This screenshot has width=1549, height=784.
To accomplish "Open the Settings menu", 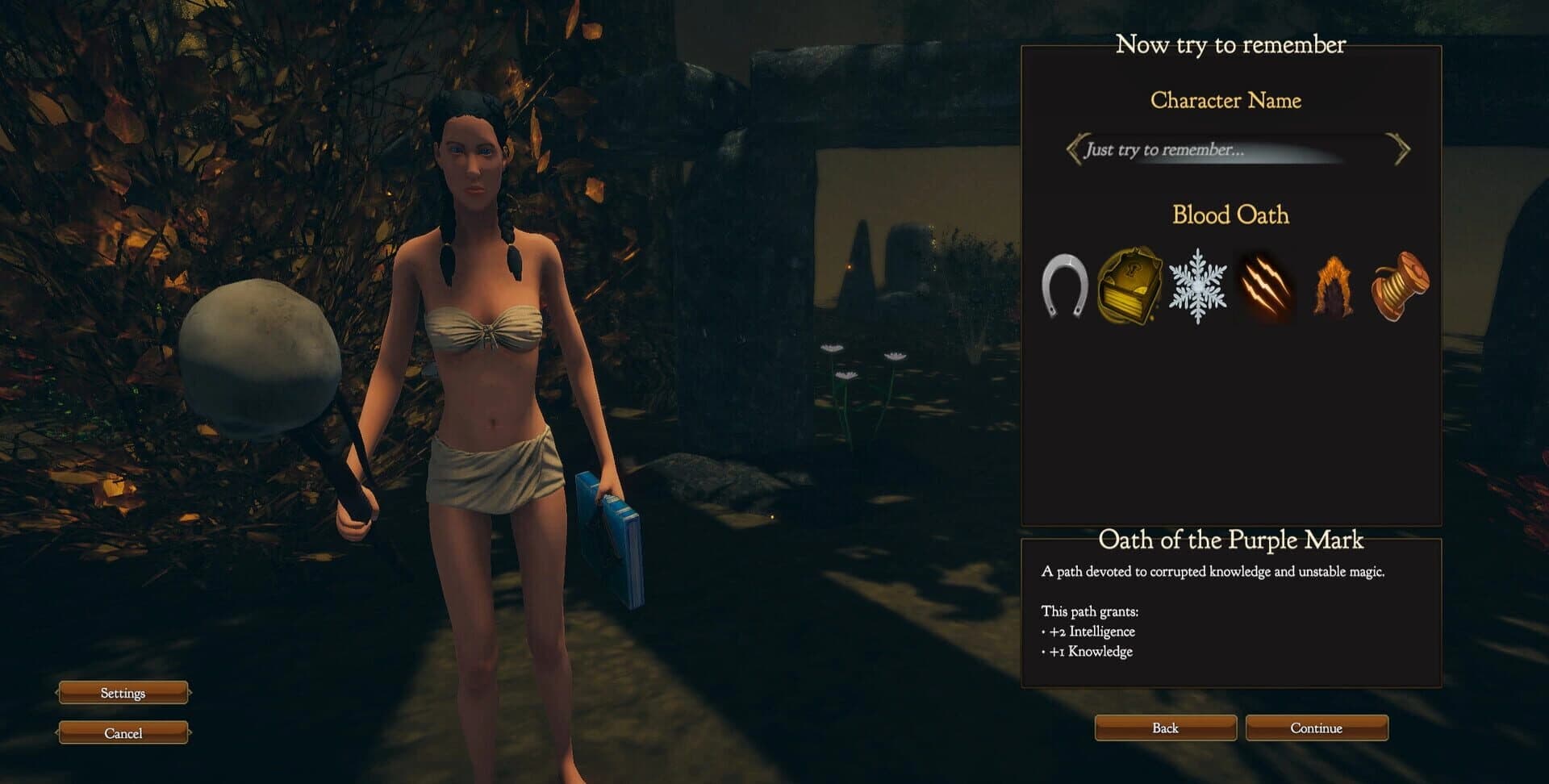I will point(122,693).
